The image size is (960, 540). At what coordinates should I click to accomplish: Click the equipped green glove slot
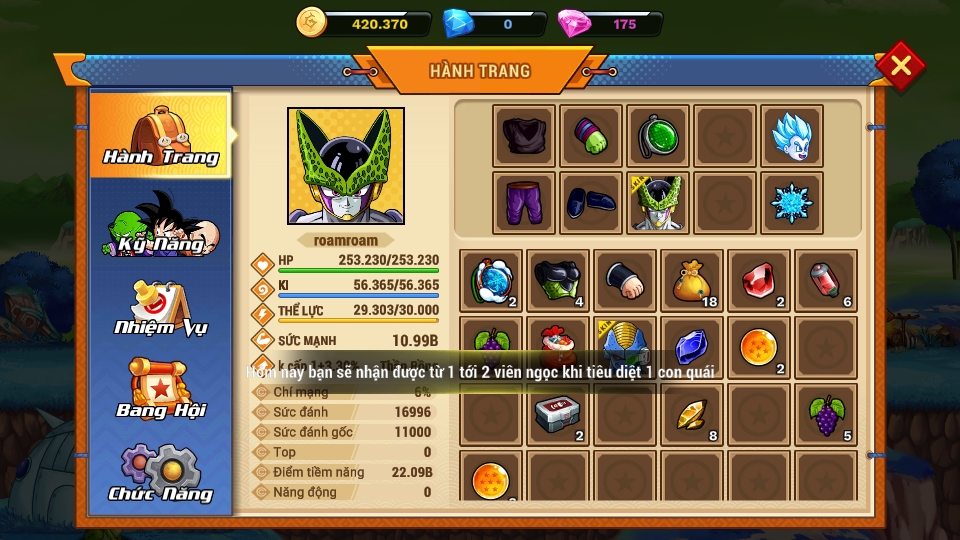pos(591,136)
